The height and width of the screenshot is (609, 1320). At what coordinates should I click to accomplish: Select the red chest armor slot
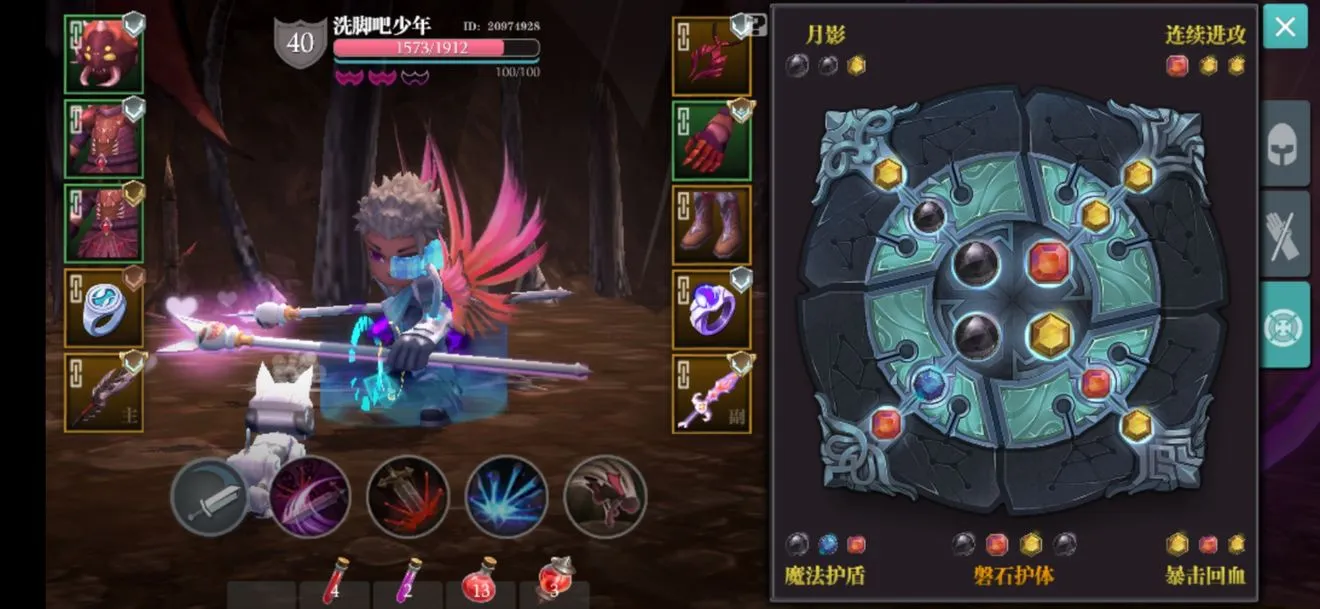point(104,139)
